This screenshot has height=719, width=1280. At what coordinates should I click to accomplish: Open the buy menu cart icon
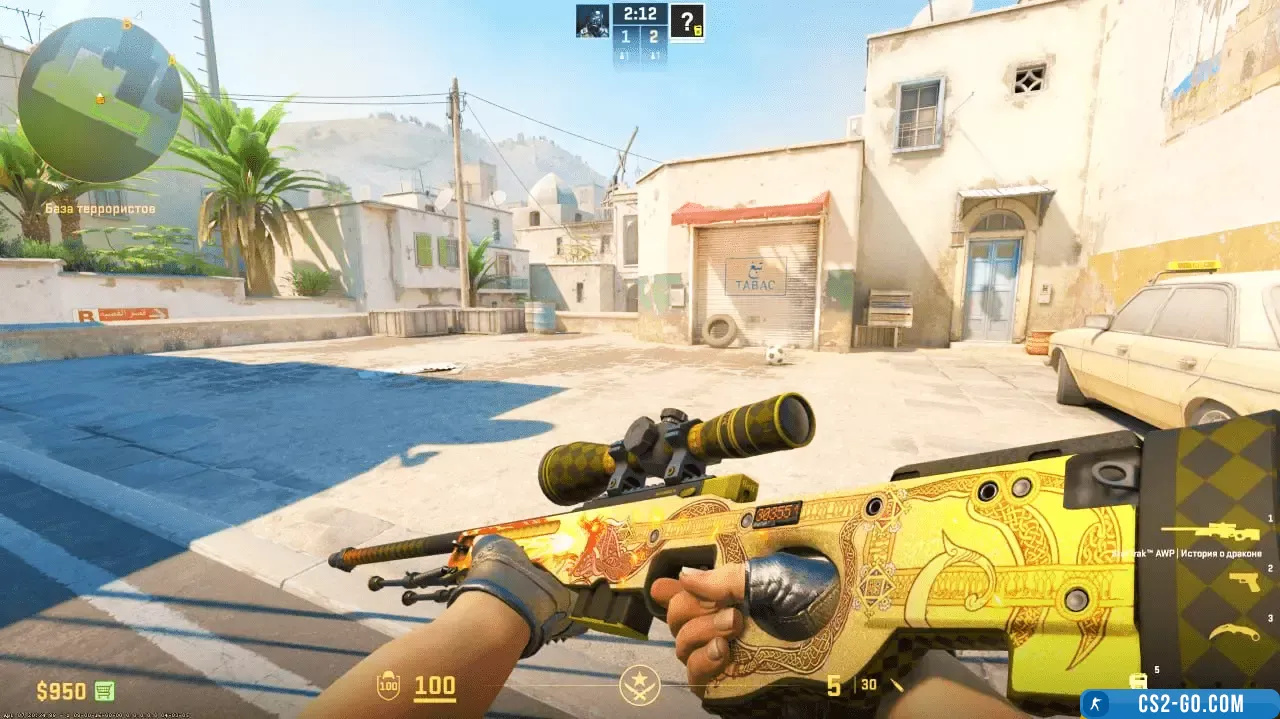[104, 690]
